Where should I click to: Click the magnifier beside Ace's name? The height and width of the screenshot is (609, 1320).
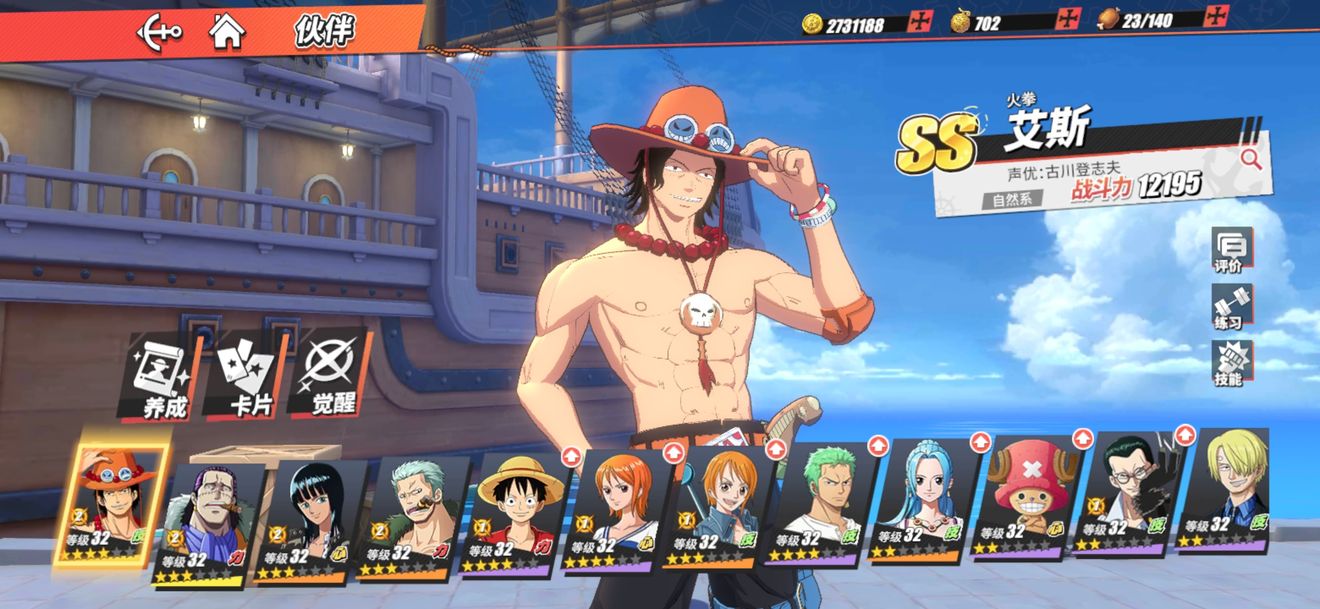[x=1250, y=158]
